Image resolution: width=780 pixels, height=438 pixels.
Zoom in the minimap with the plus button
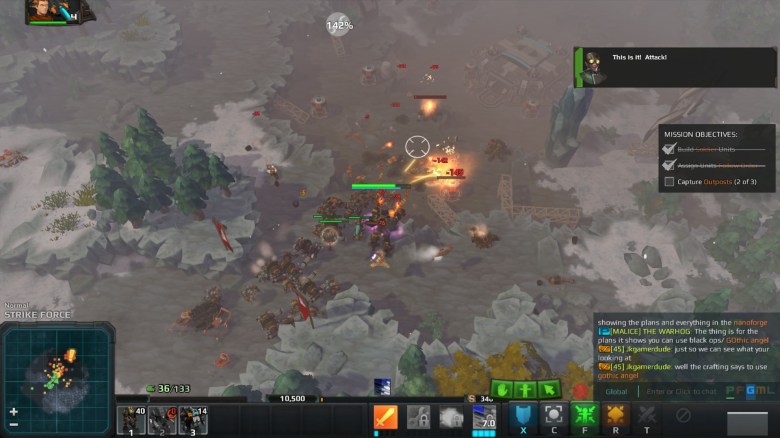coord(13,411)
